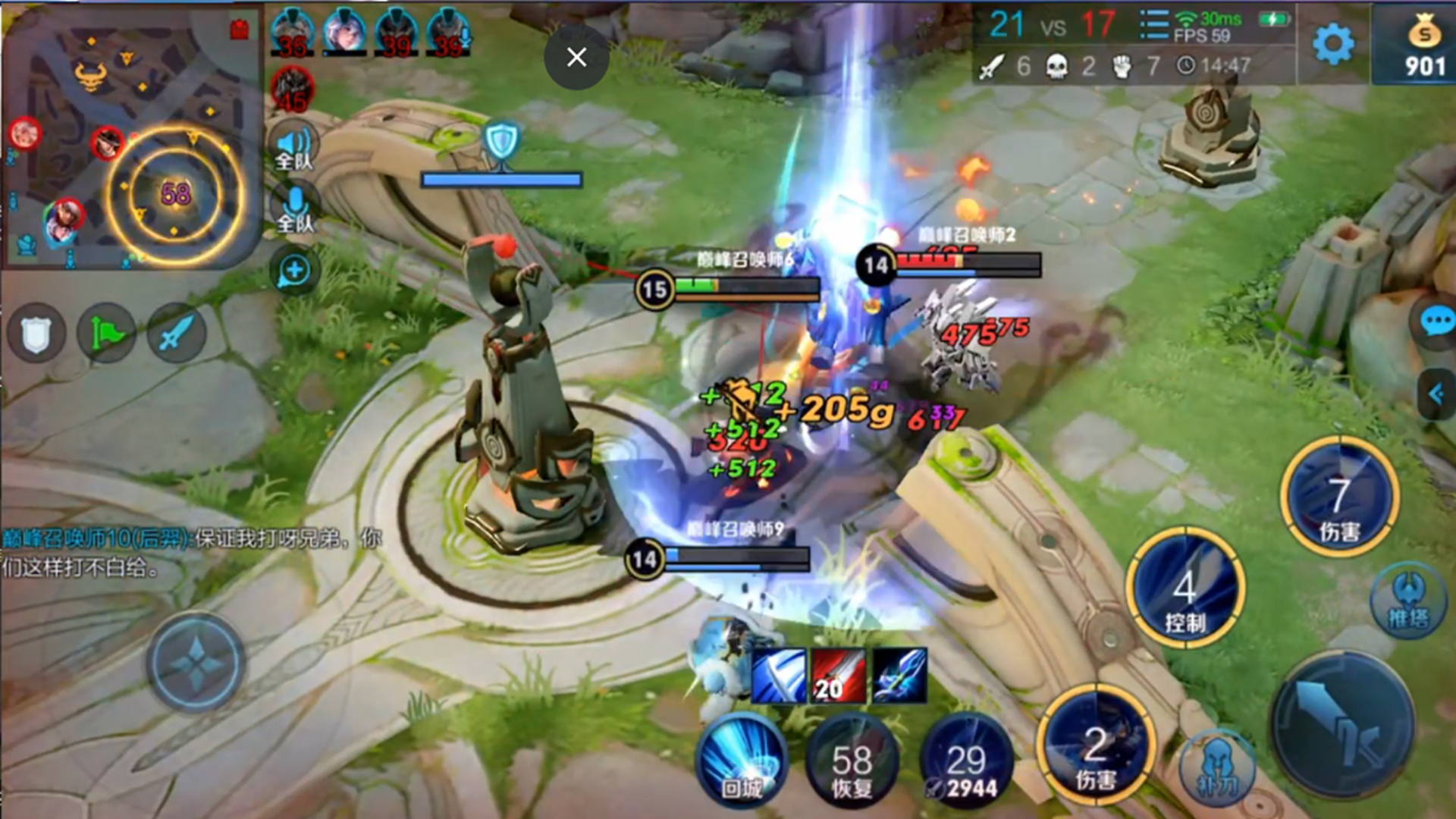Send the sword attack signal
The height and width of the screenshot is (819, 1456).
[176, 334]
